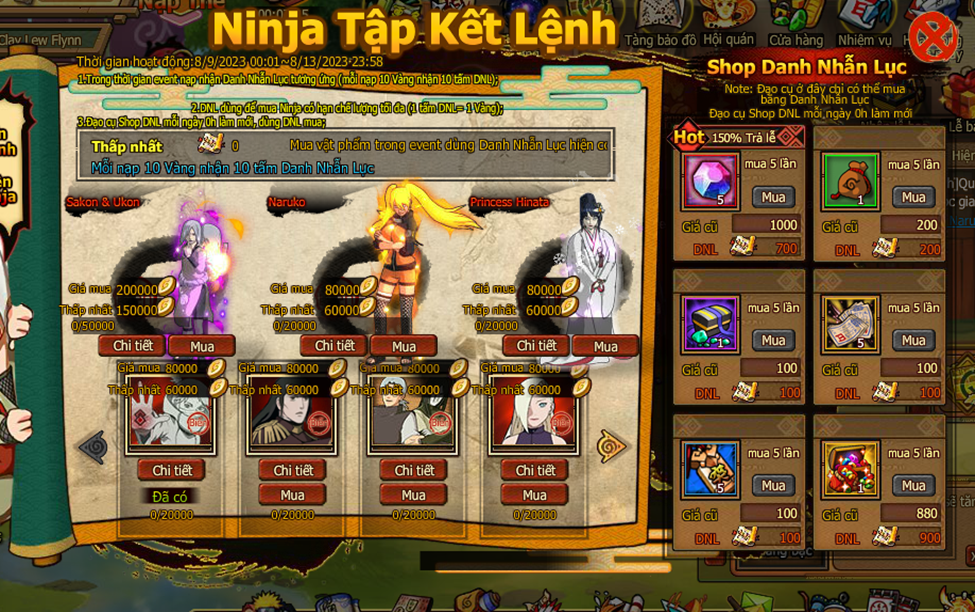
Task: Buy the Sakon & Ukon ninja
Action: pyautogui.click(x=202, y=346)
